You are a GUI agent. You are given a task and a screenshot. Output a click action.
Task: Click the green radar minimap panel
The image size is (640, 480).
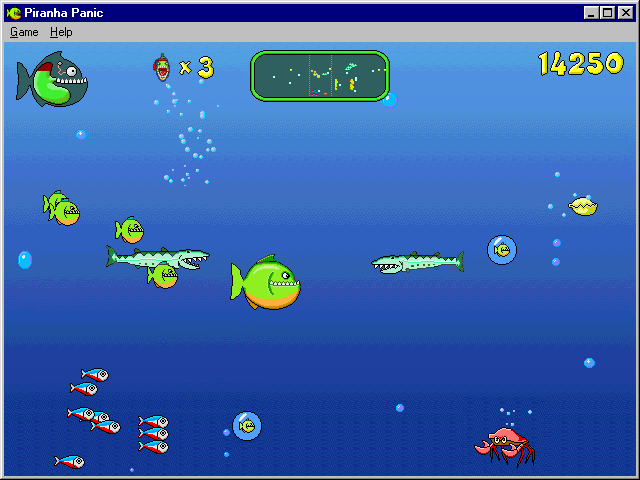(x=319, y=76)
